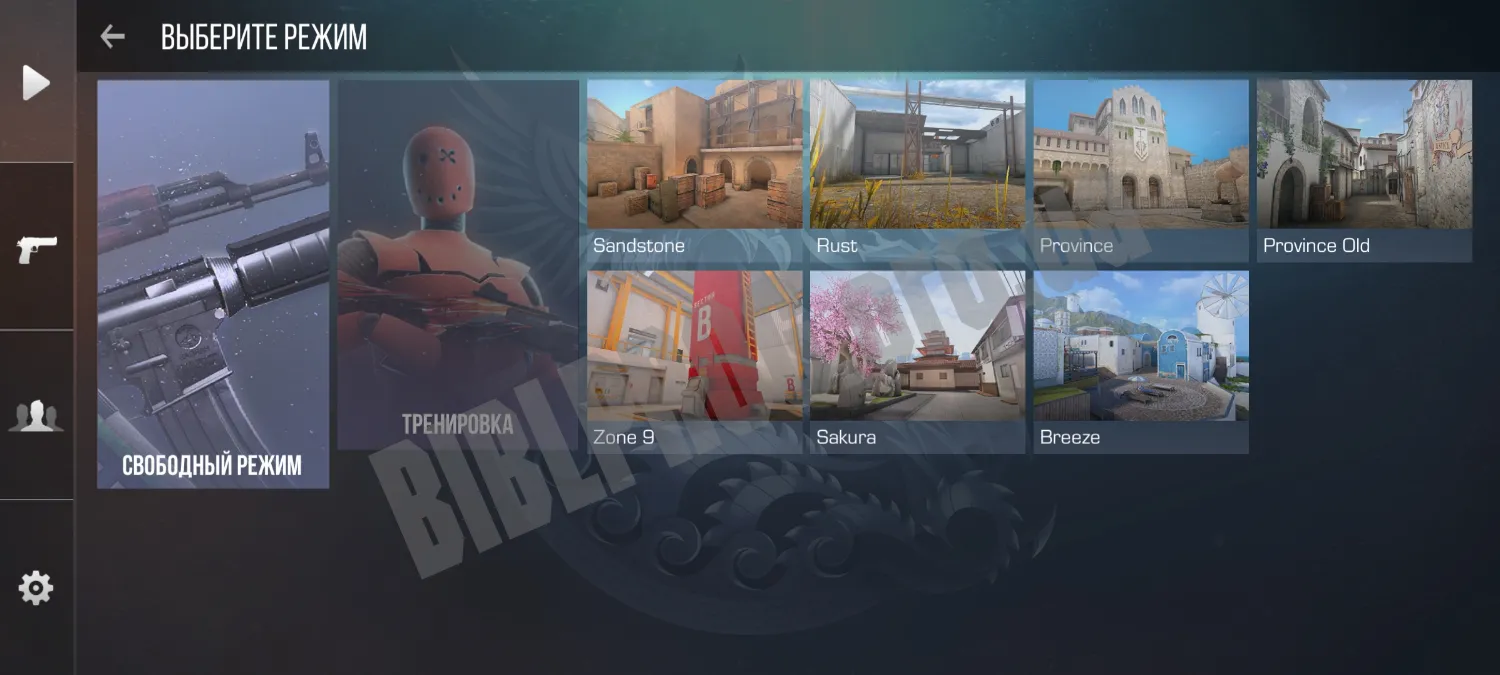Image resolution: width=1500 pixels, height=675 pixels.
Task: Choose the Свободный режим mode card
Action: [213, 284]
